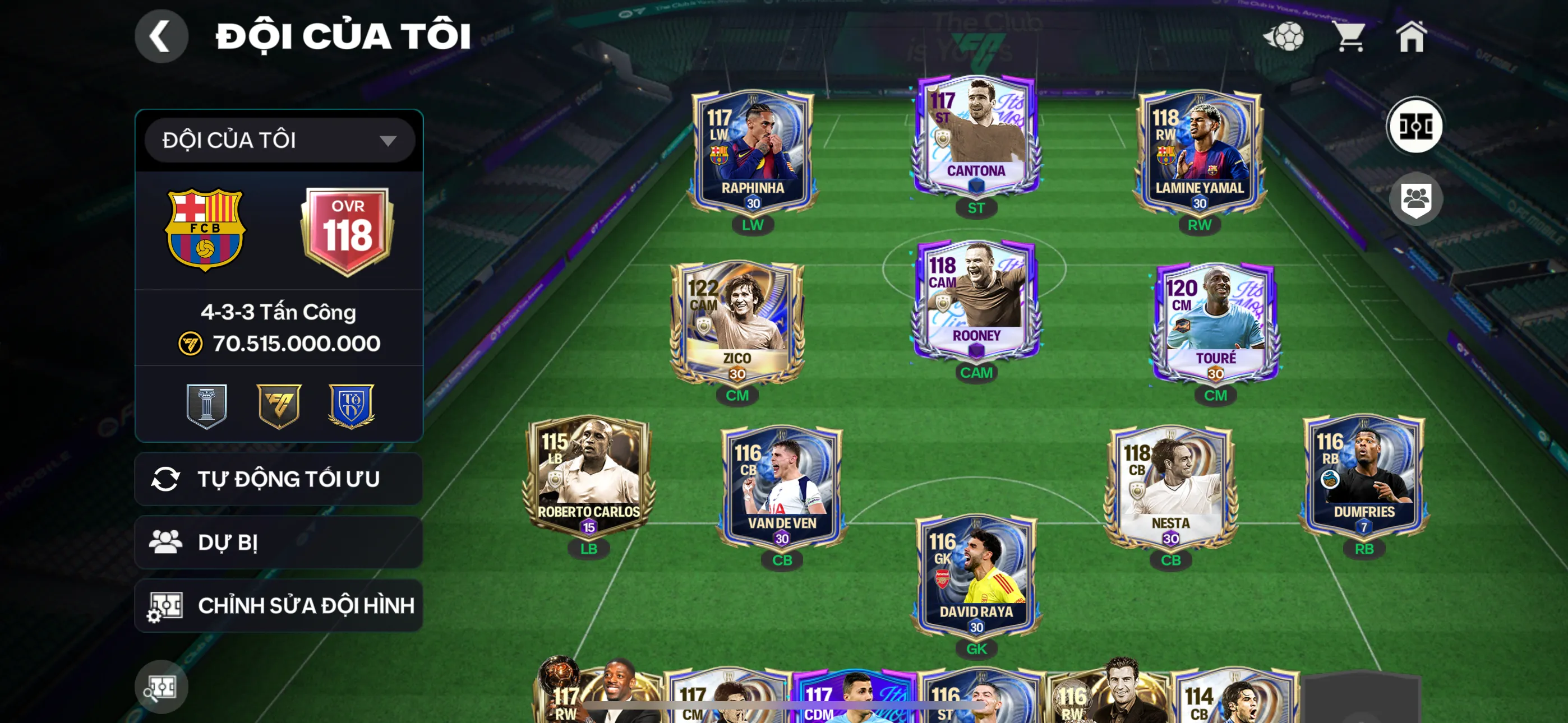This screenshot has height=723, width=1568.
Task: Open the formation search icon button
Action: coord(162,687)
